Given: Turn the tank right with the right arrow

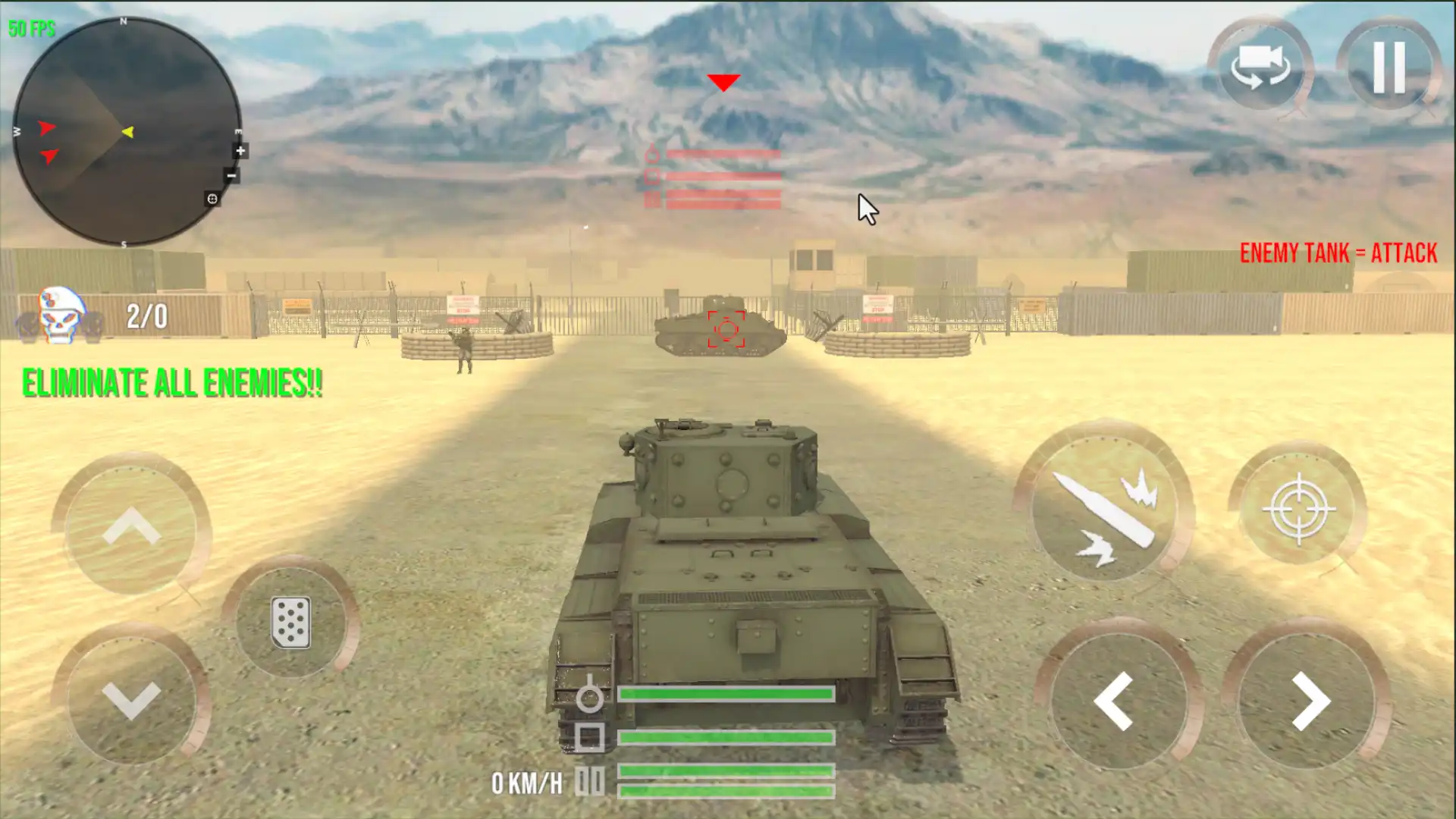Looking at the screenshot, I should (1310, 701).
